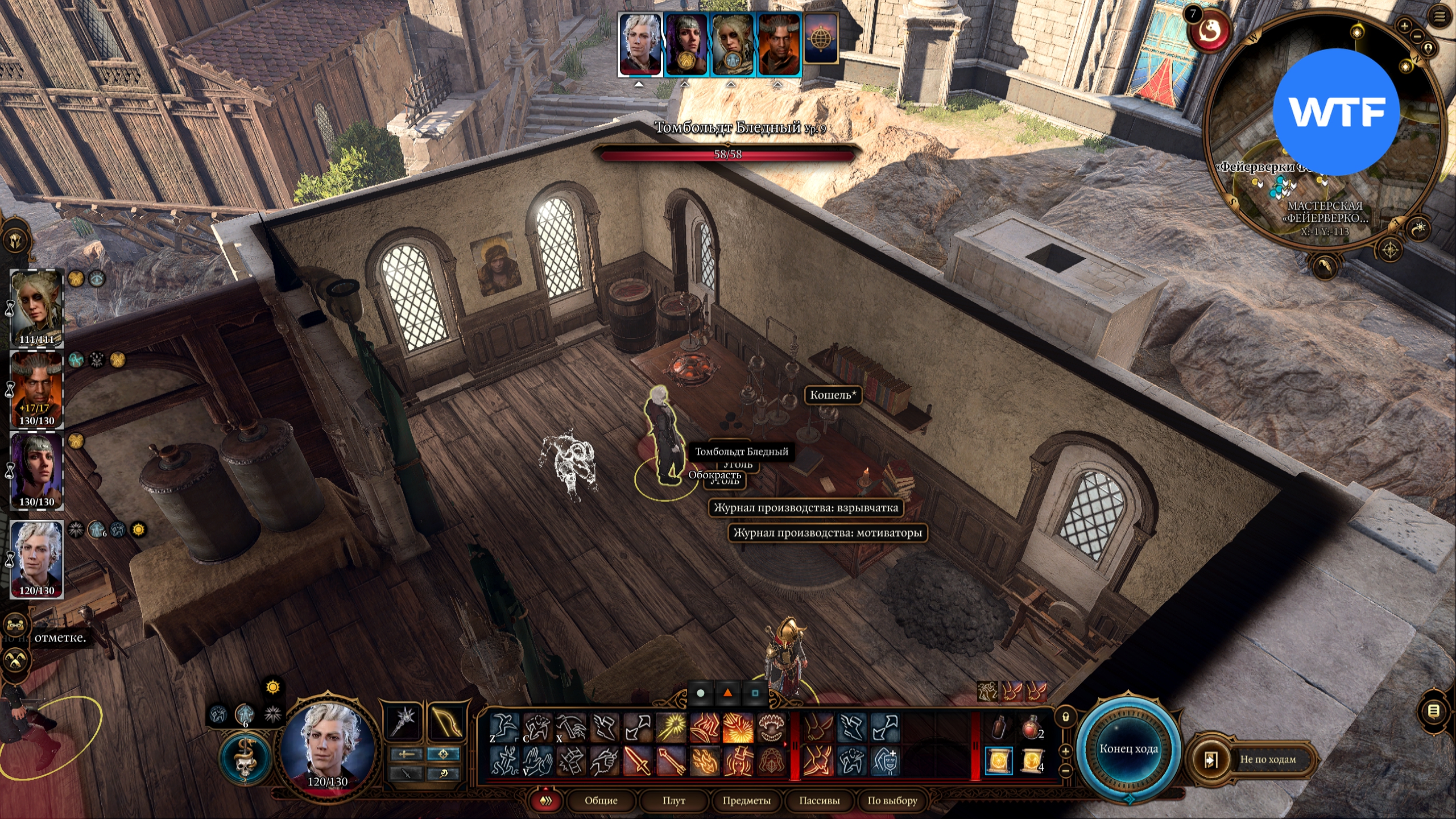This screenshot has height=819, width=1456.
Task: Activate the fanged bite ability icon
Action: (772, 728)
